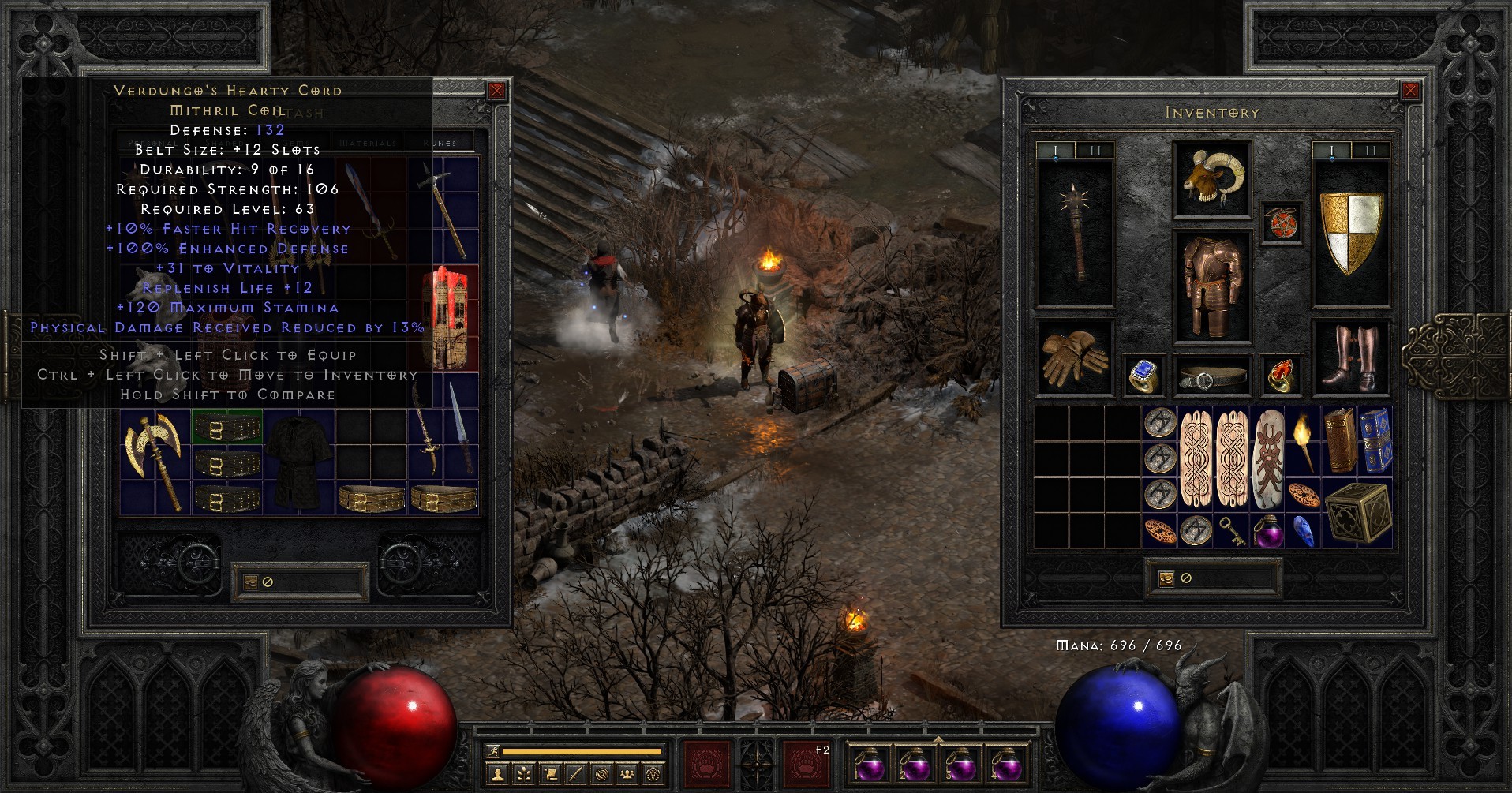Click the stamina bar above the action icons
Screen dimensions: 1512x793
click(584, 751)
